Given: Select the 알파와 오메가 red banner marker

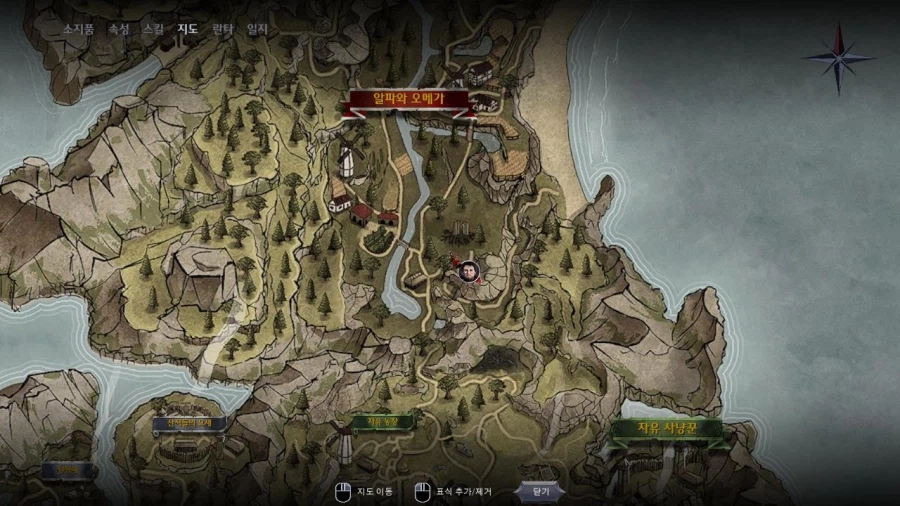Looking at the screenshot, I should click(407, 99).
